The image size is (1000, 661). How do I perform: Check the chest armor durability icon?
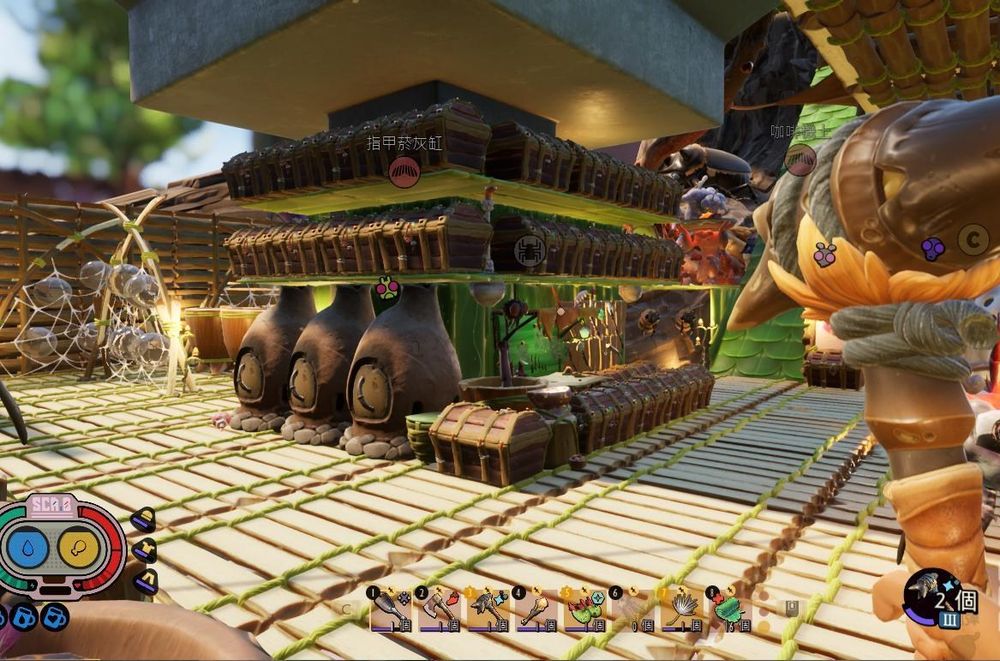pos(145,550)
